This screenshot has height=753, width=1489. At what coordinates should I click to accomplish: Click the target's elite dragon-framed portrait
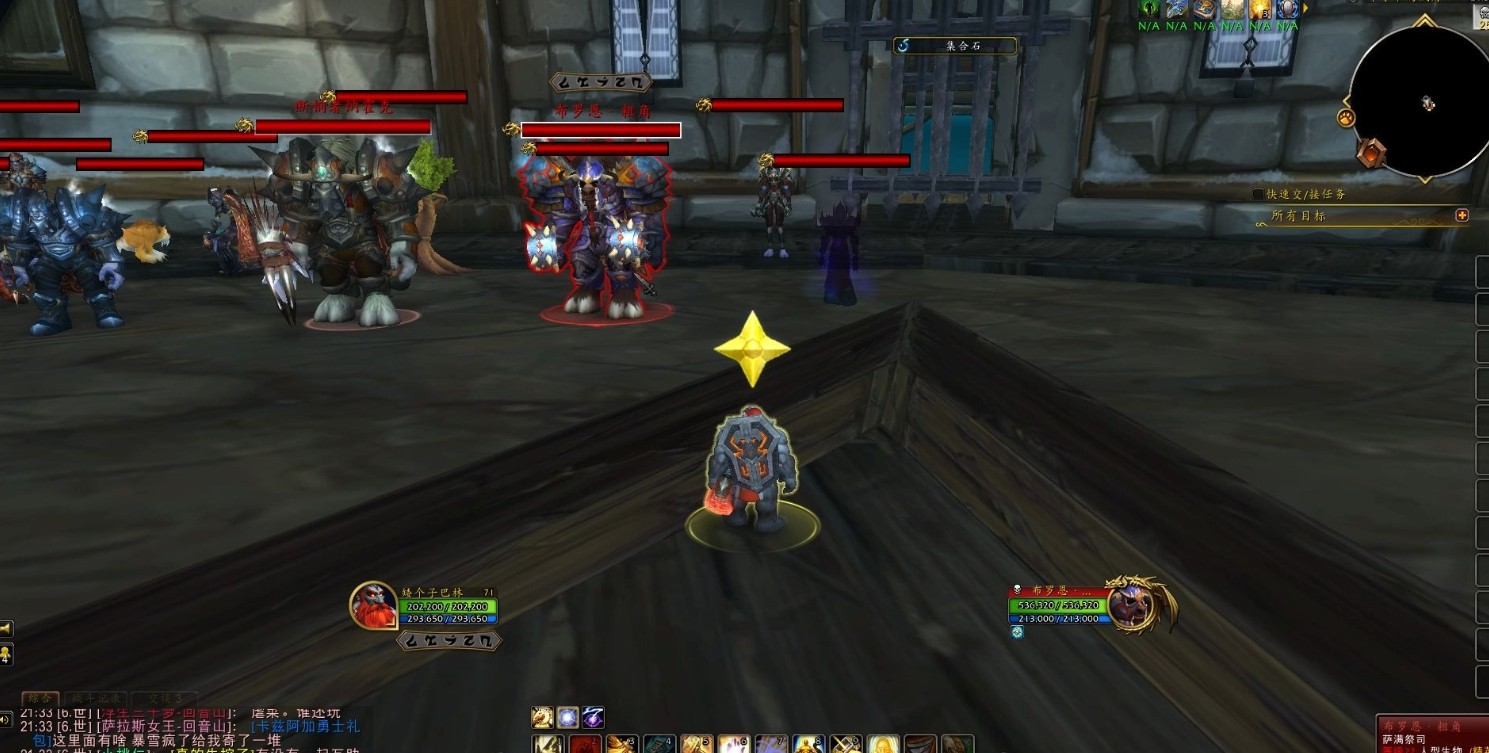tap(1133, 606)
